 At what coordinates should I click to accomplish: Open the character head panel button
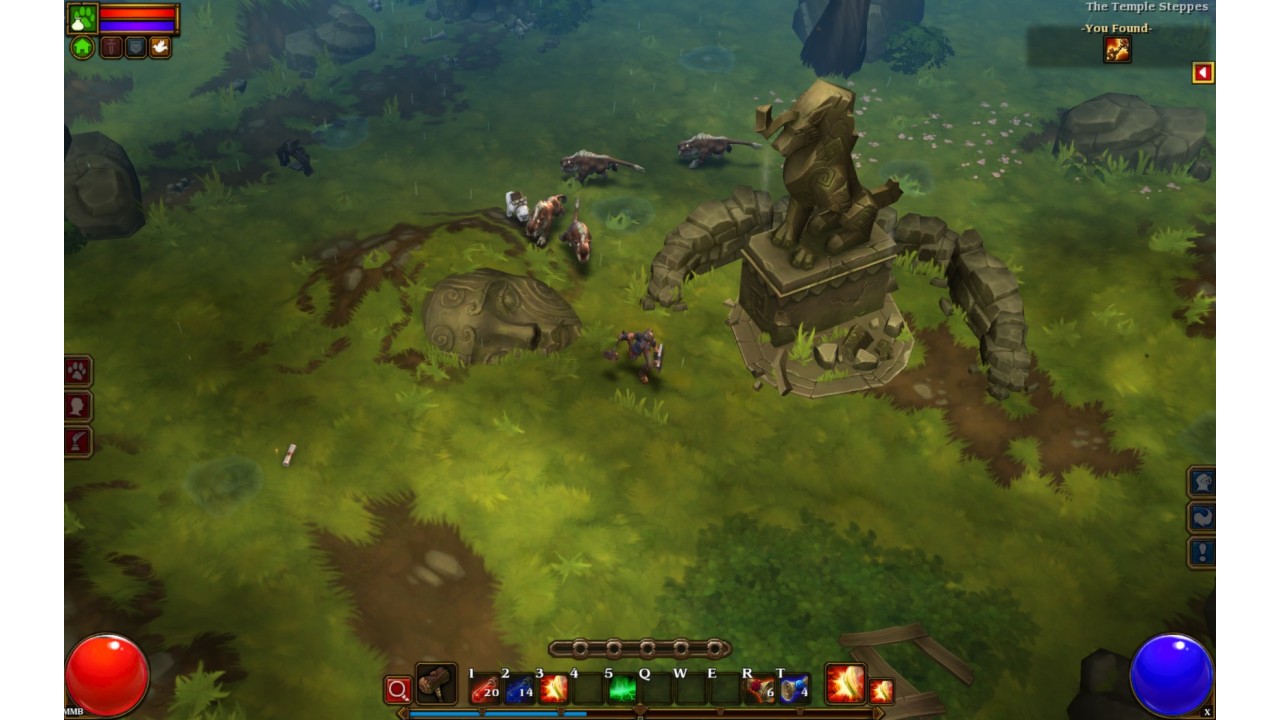click(x=78, y=407)
